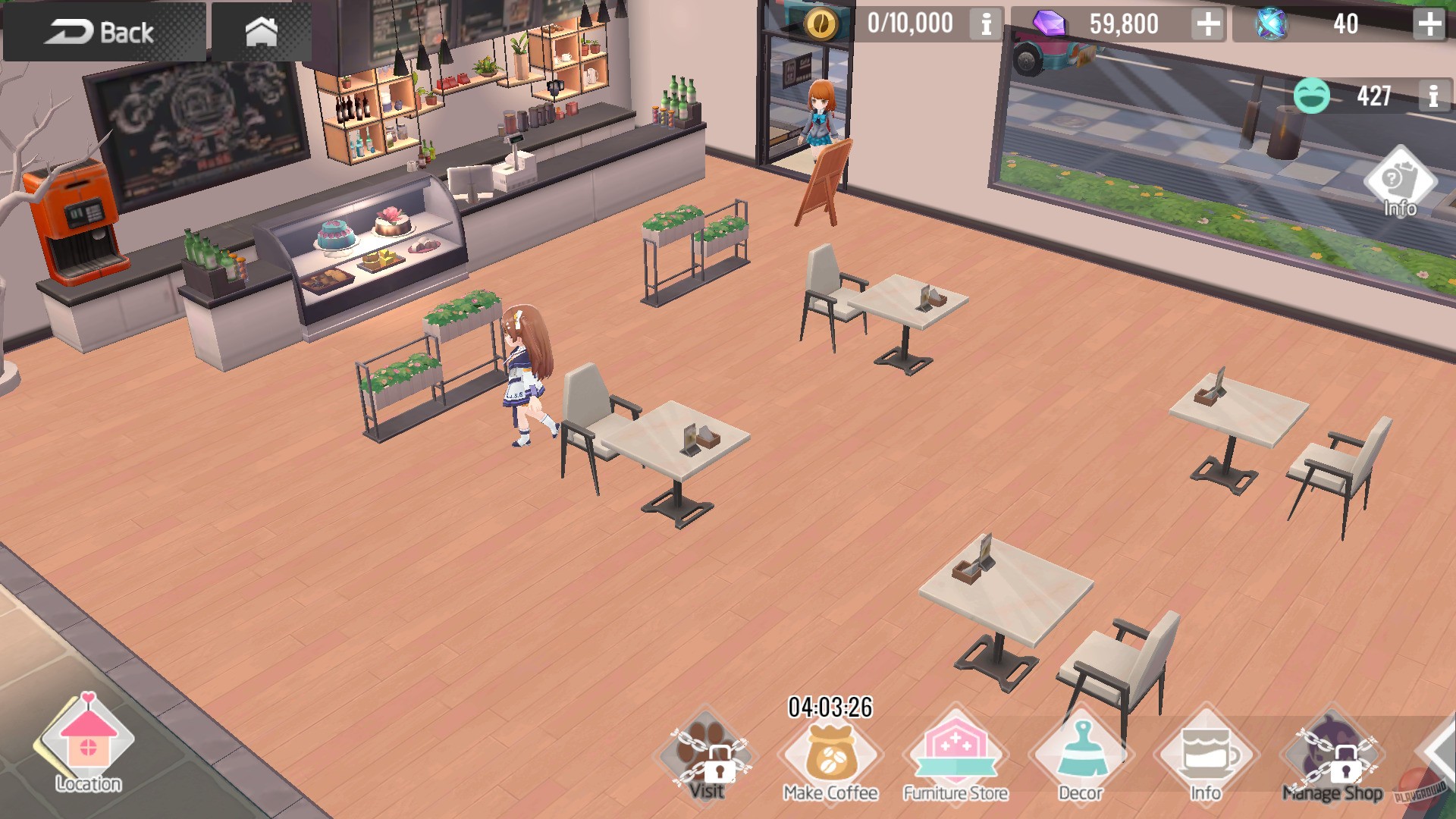Tap the countdown timer showing 04:03:26
Image resolution: width=1456 pixels, height=819 pixels.
coord(832,708)
